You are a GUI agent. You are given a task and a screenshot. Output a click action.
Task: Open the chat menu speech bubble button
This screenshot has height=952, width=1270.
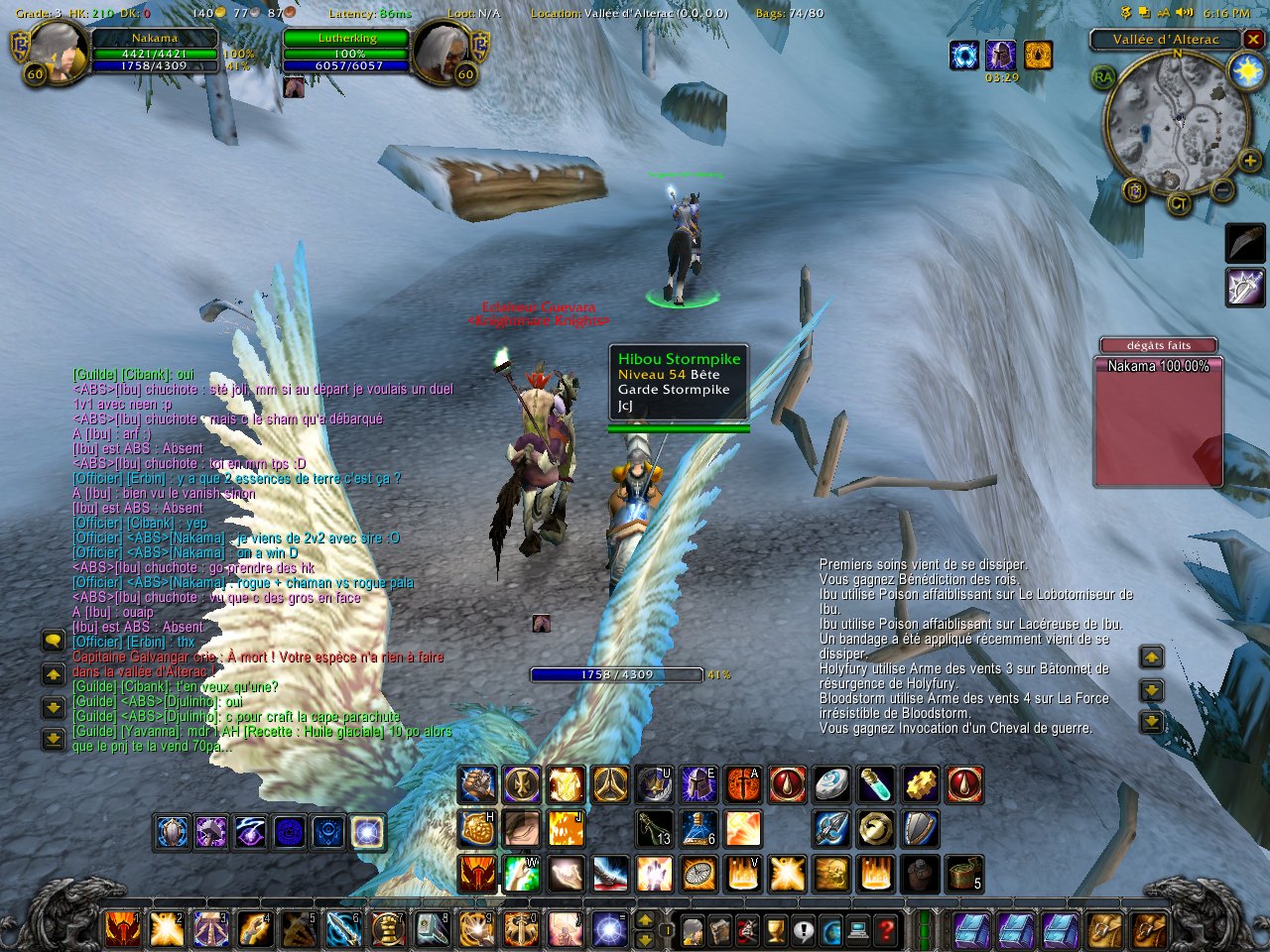[54, 642]
